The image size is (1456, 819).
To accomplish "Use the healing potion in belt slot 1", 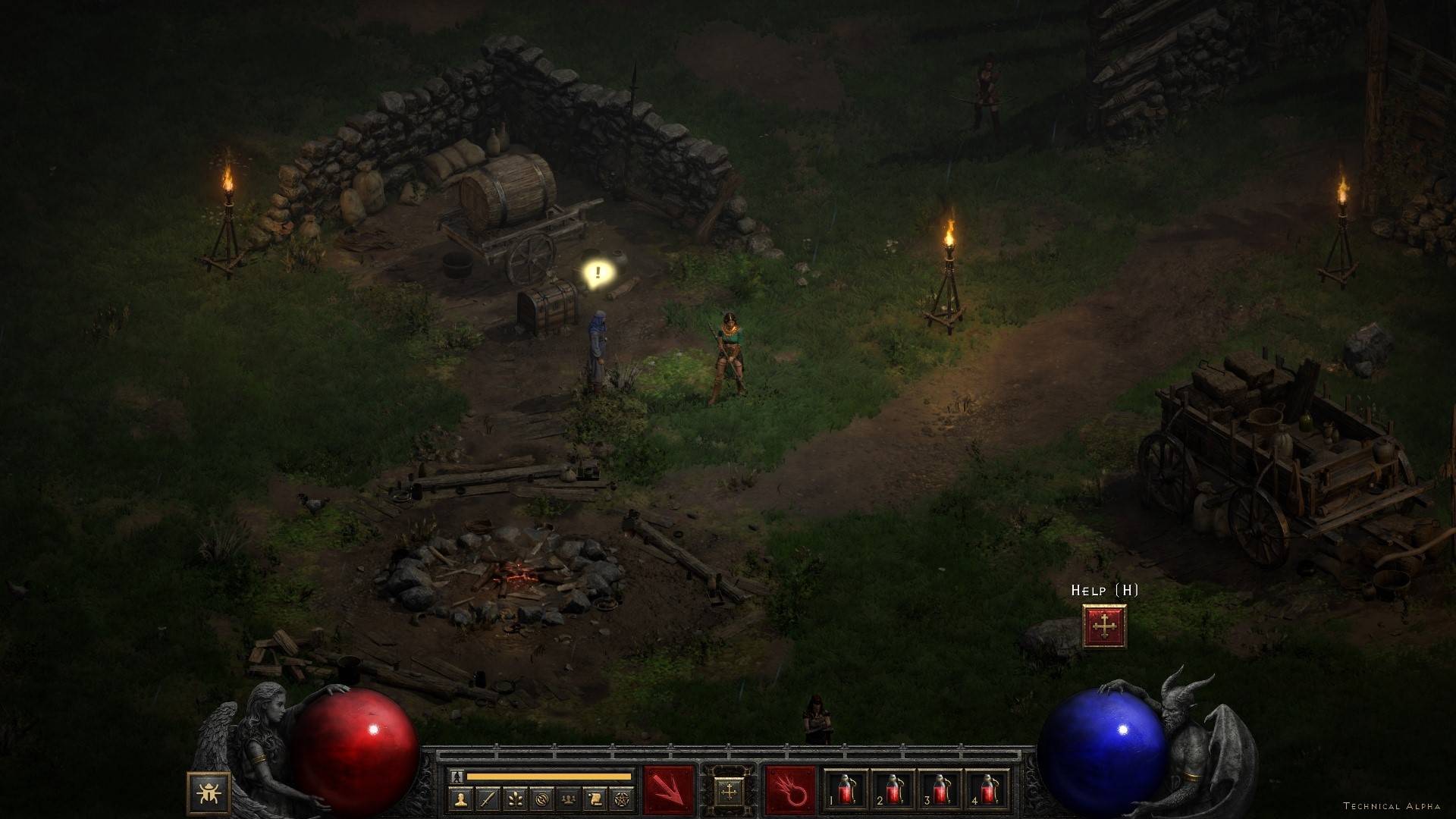I will coord(846,792).
